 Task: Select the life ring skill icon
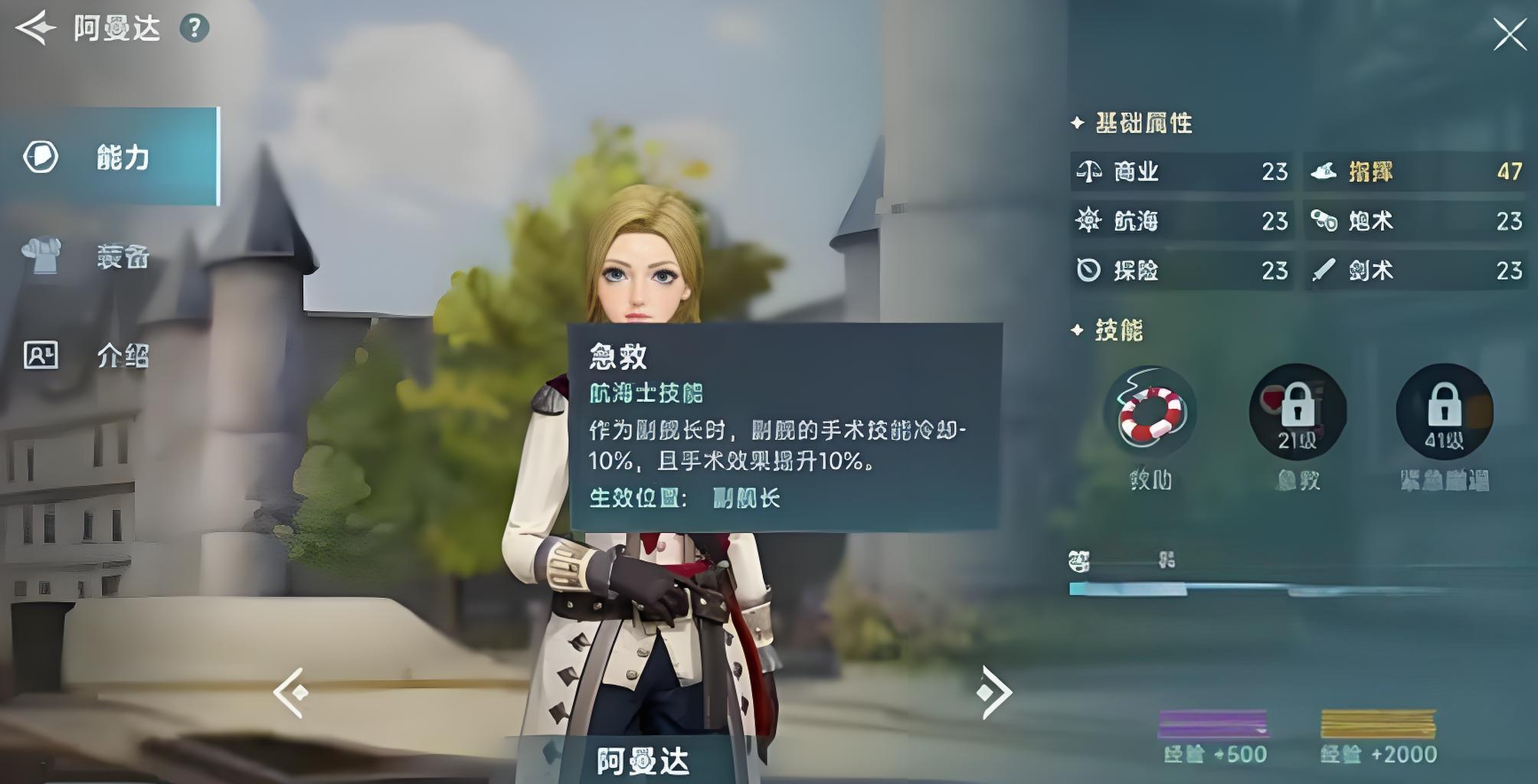[1150, 413]
